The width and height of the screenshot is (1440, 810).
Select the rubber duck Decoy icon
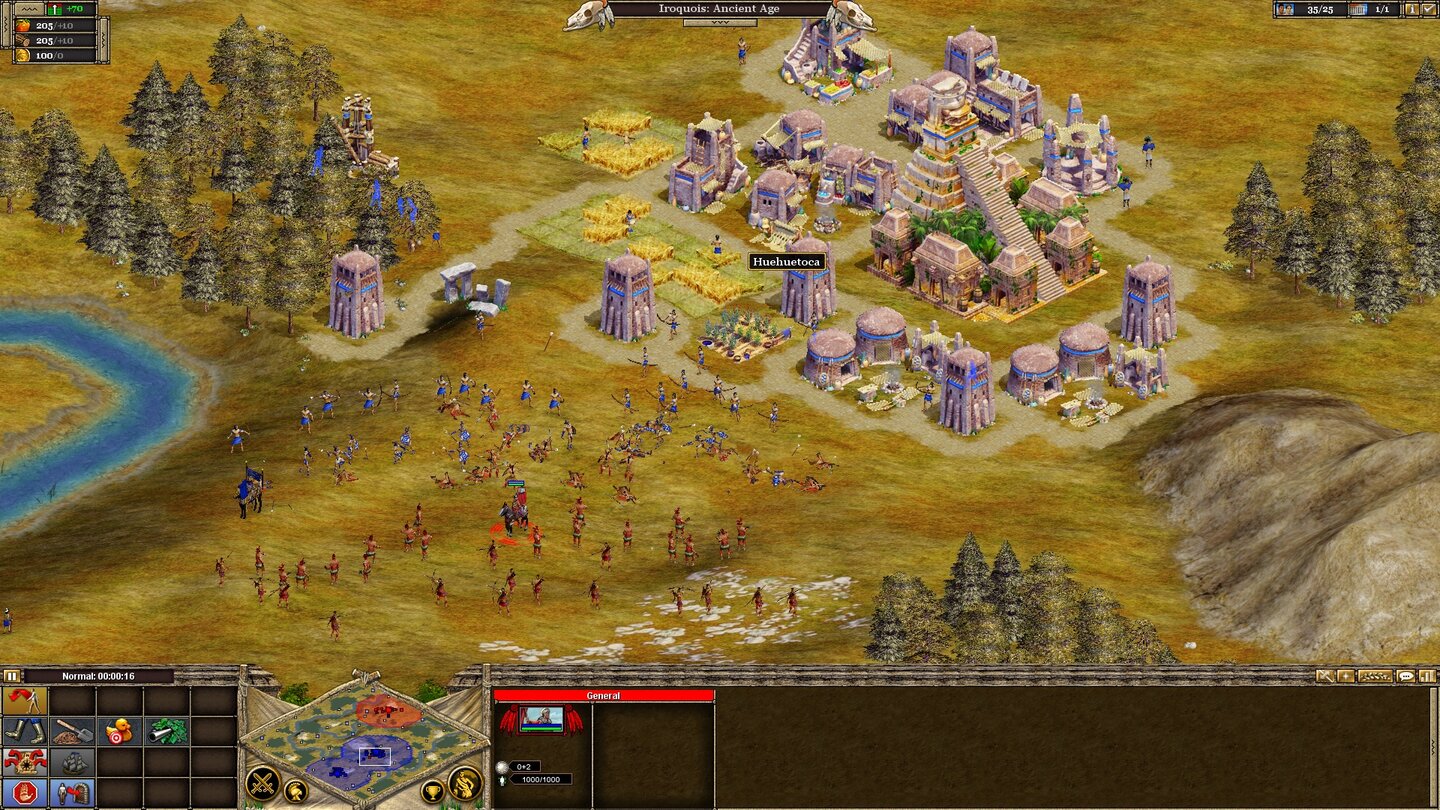coord(119,732)
